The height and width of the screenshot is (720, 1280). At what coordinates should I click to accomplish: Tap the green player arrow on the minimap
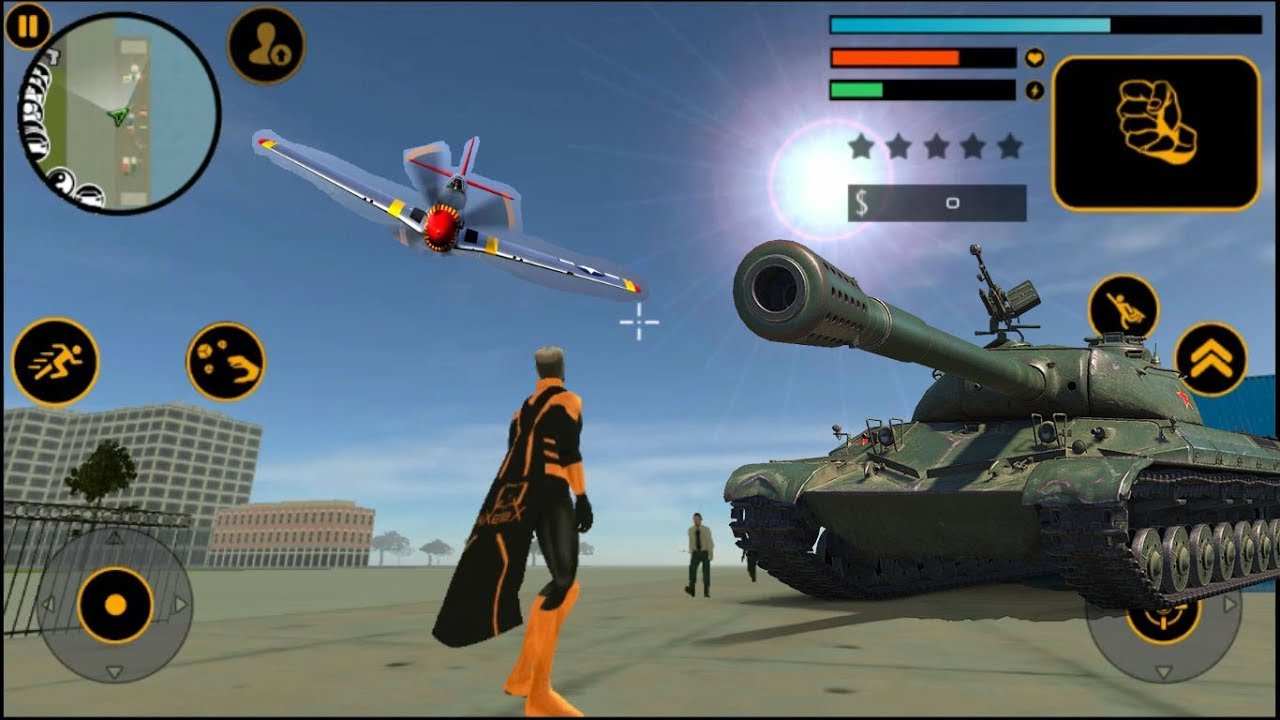117,116
